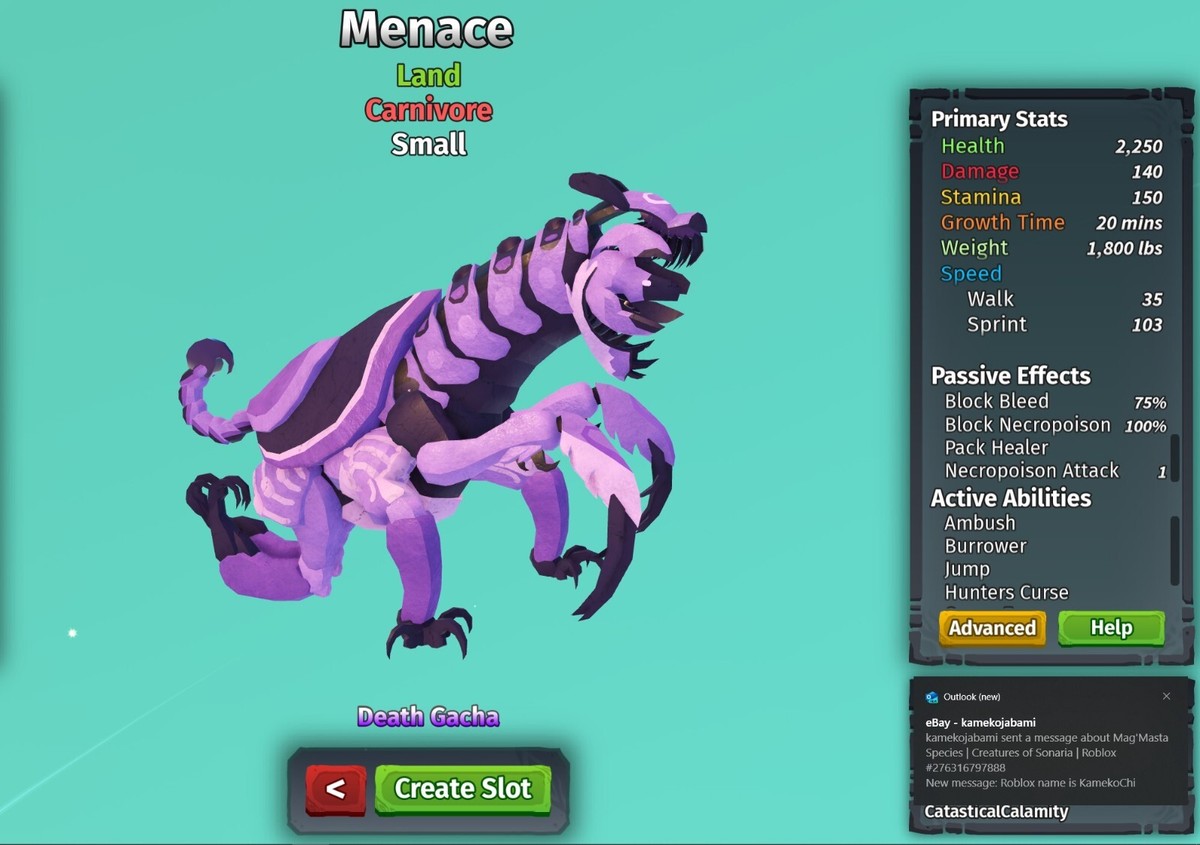The width and height of the screenshot is (1200, 845).
Task: Open the eBay message notification
Action: click(1040, 752)
